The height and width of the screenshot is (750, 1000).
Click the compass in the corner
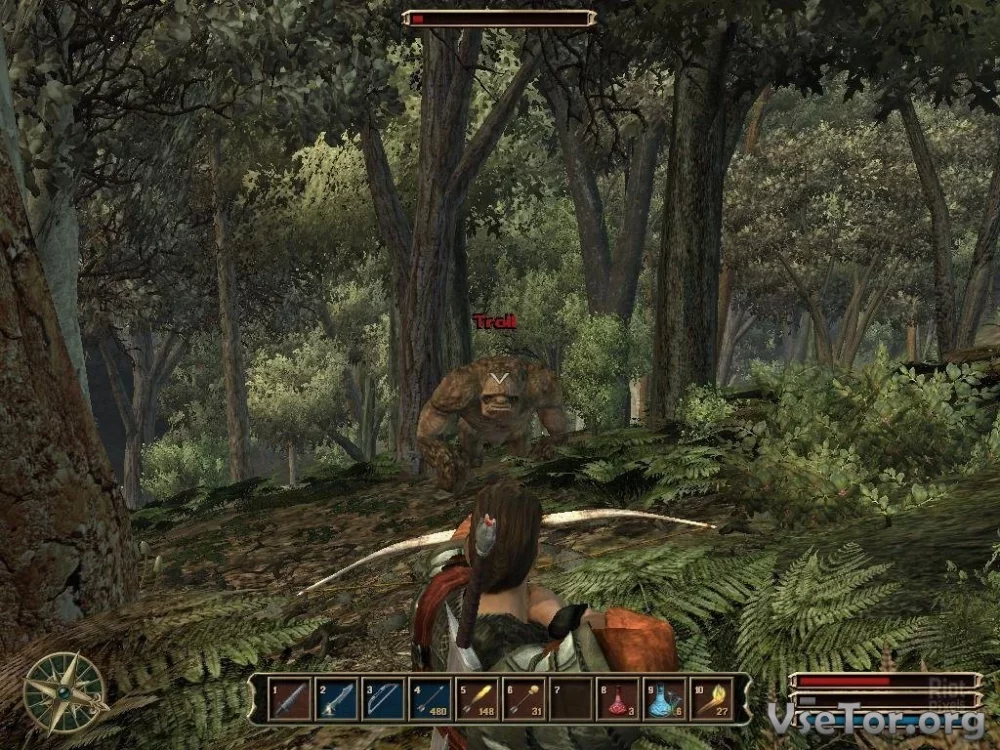[64, 692]
